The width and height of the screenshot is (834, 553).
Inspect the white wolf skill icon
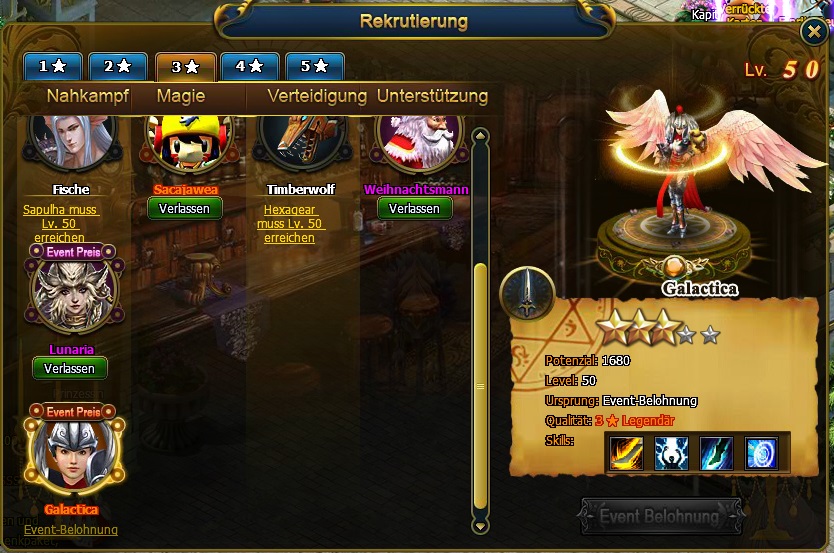tap(671, 454)
